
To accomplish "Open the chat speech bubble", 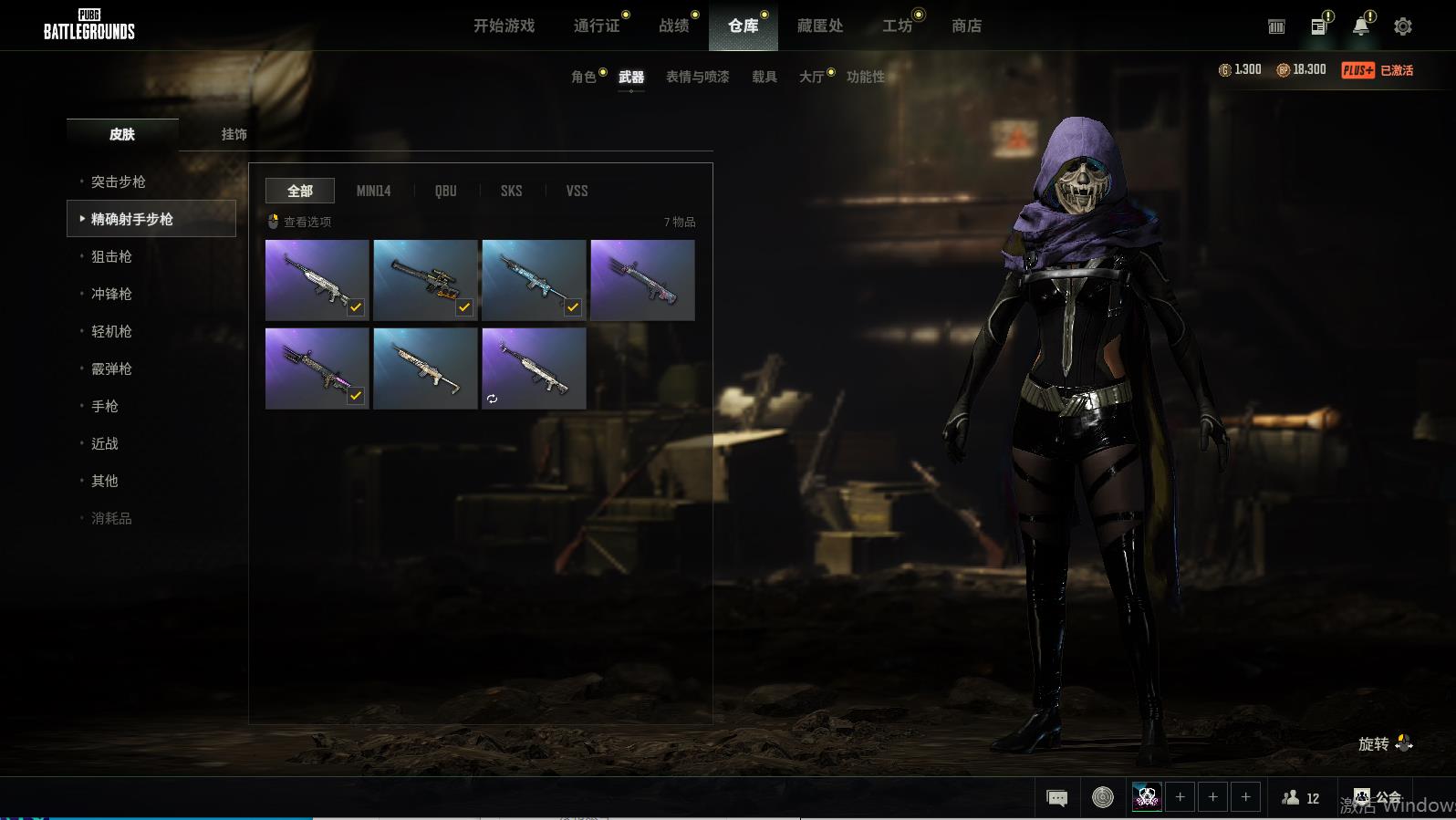I will (x=1056, y=798).
